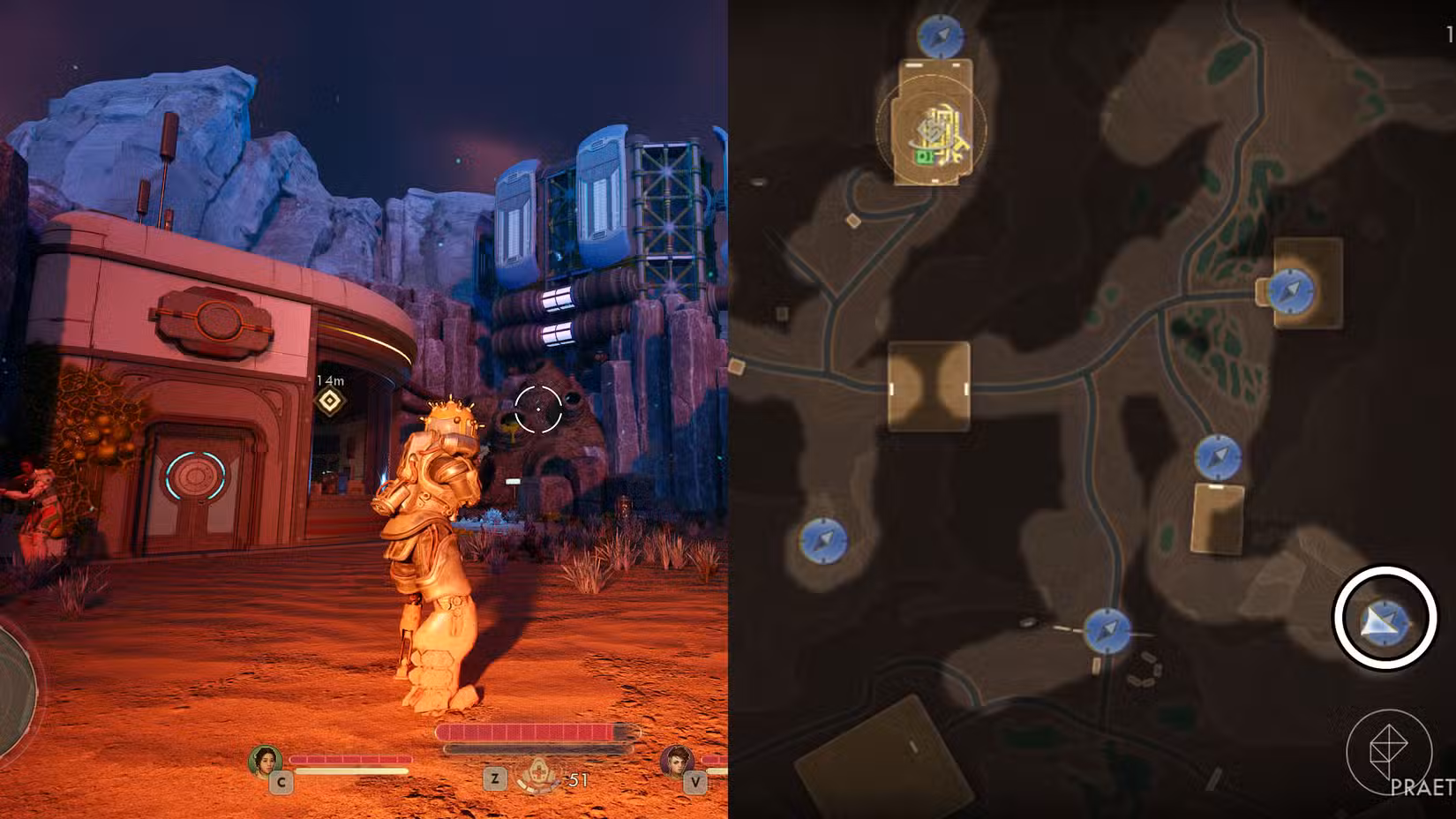Click the central fast travel marker above the tan building
Viewport: 1456px width, 819px height.
pyautogui.click(x=1217, y=457)
